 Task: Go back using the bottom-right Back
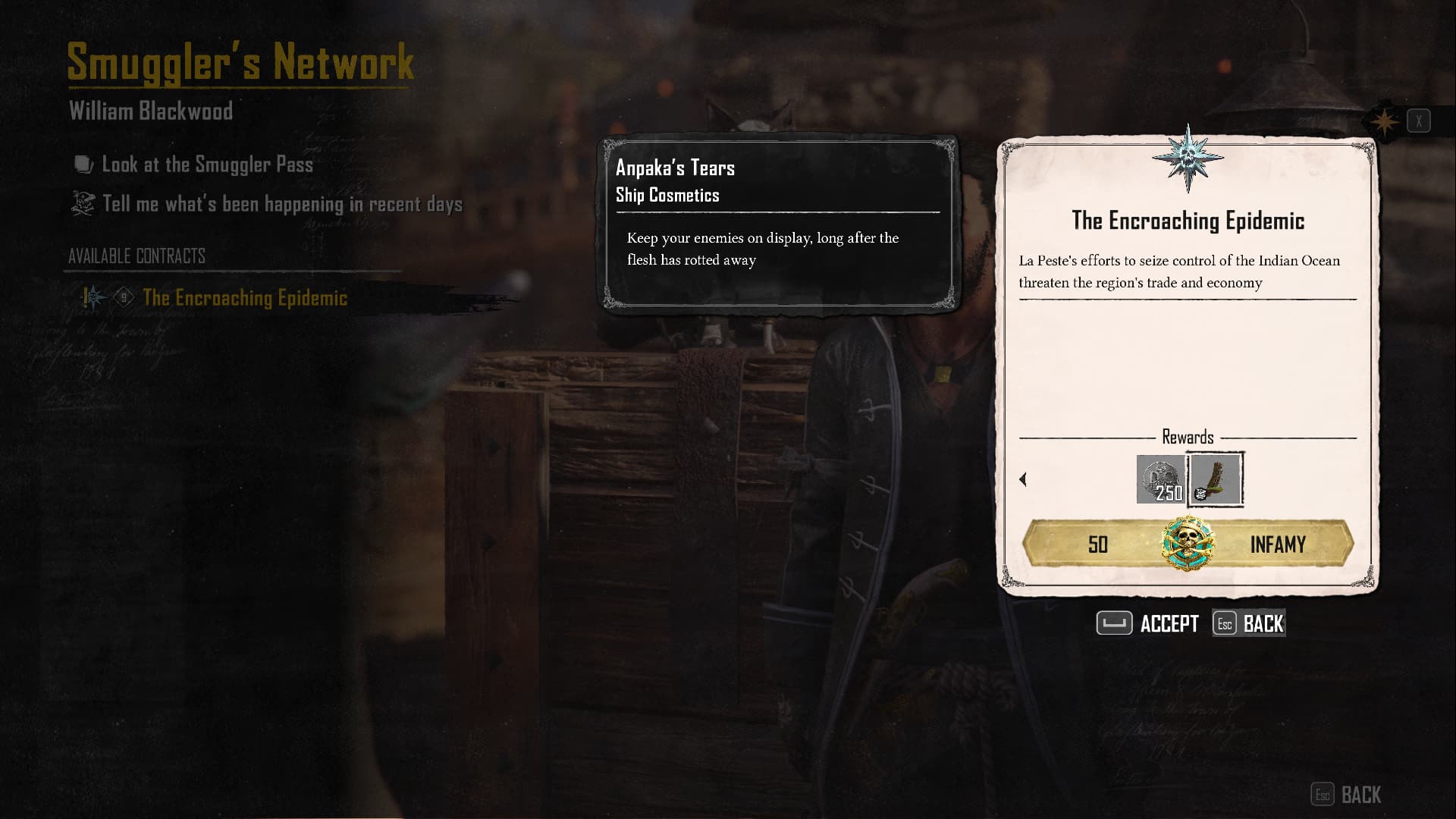pos(1346,795)
